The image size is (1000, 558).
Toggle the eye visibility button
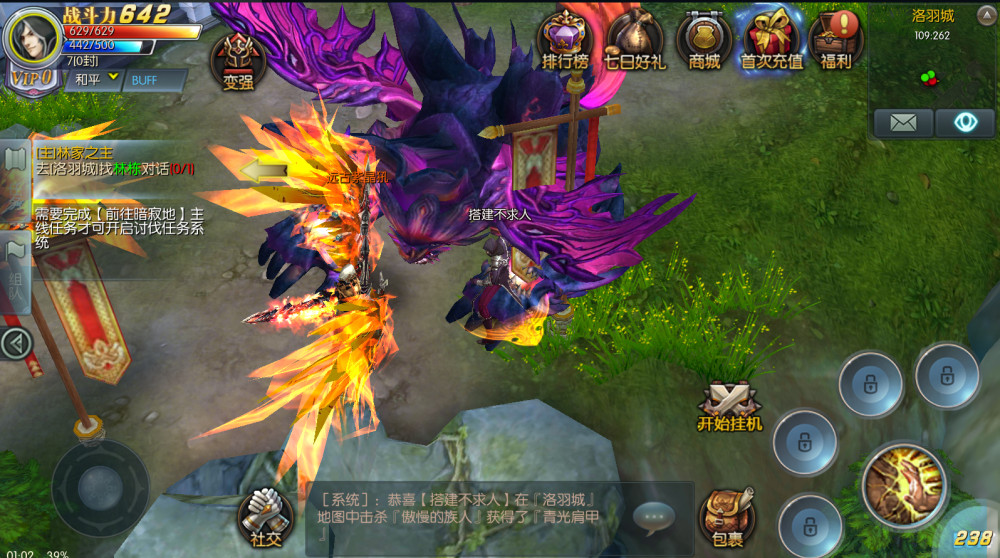coord(964,122)
